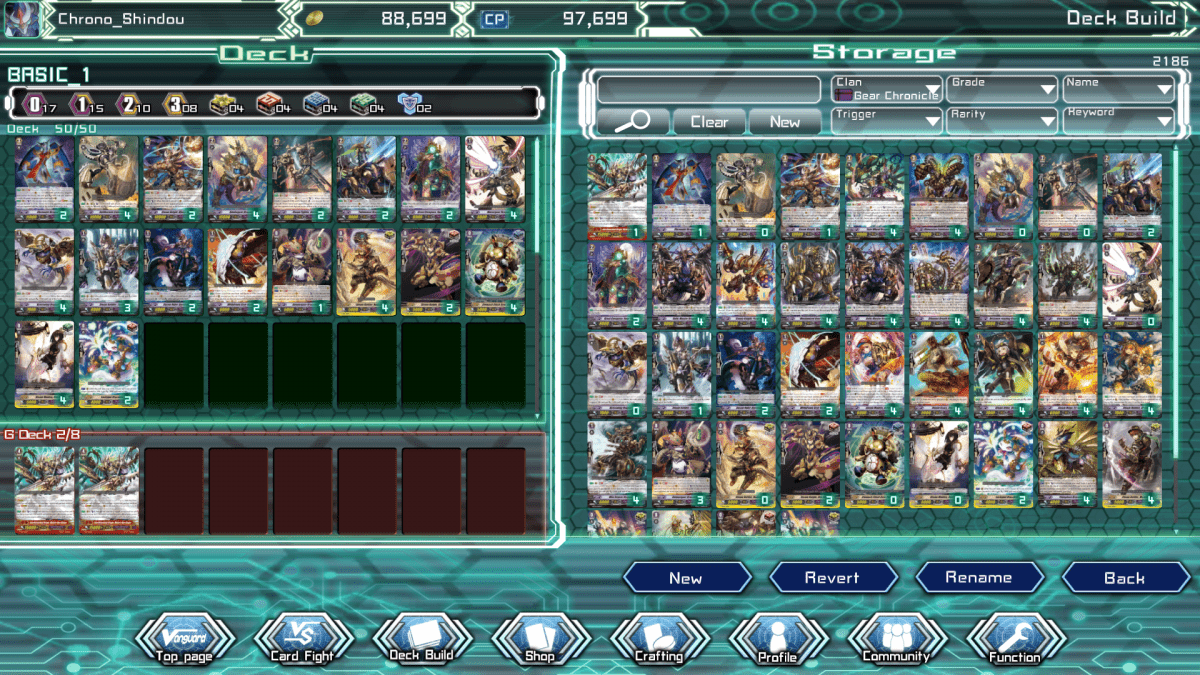This screenshot has height=675, width=1200.
Task: Open the Community section
Action: click(x=897, y=640)
